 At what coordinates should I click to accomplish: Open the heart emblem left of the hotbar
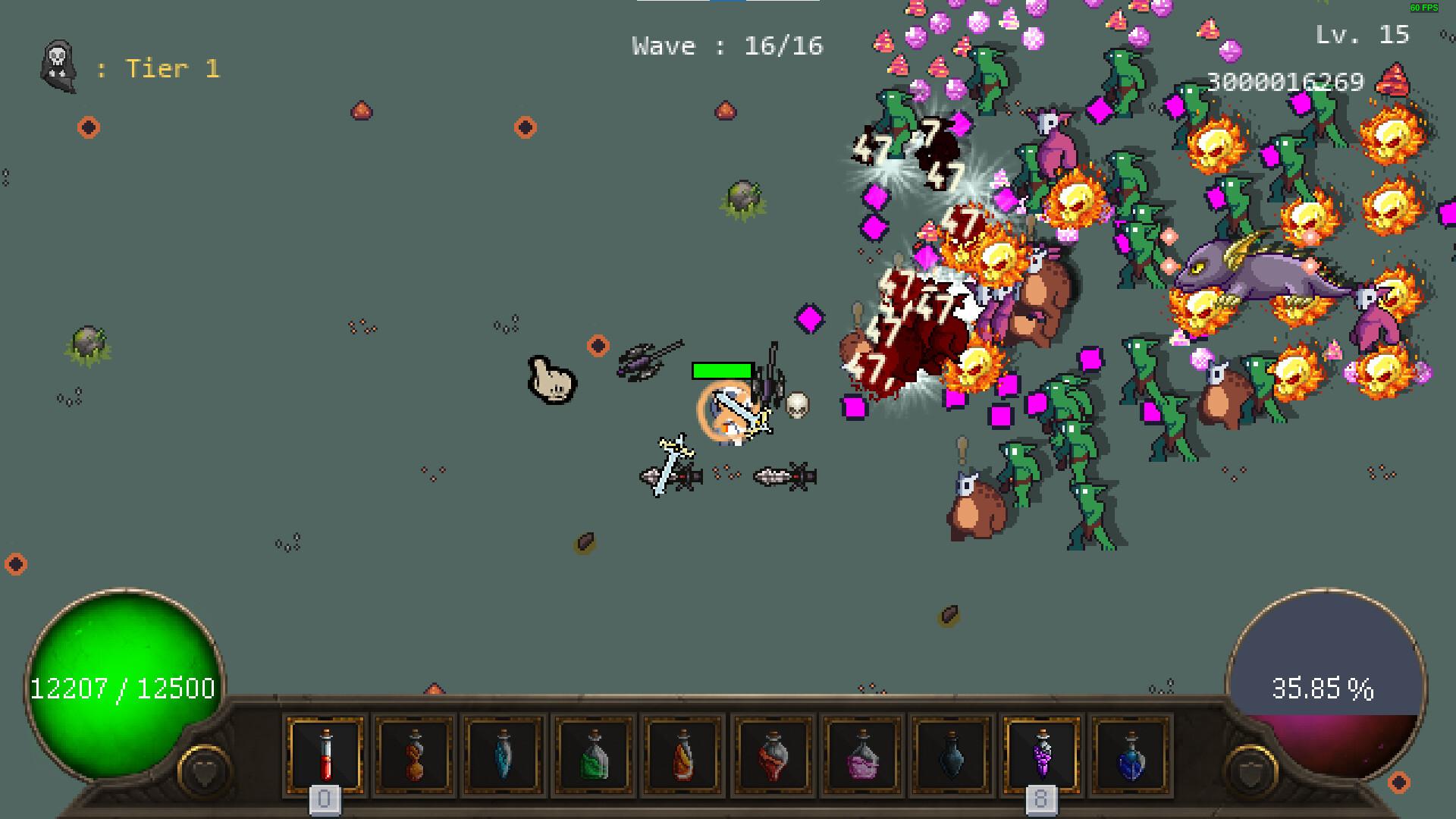[203, 768]
